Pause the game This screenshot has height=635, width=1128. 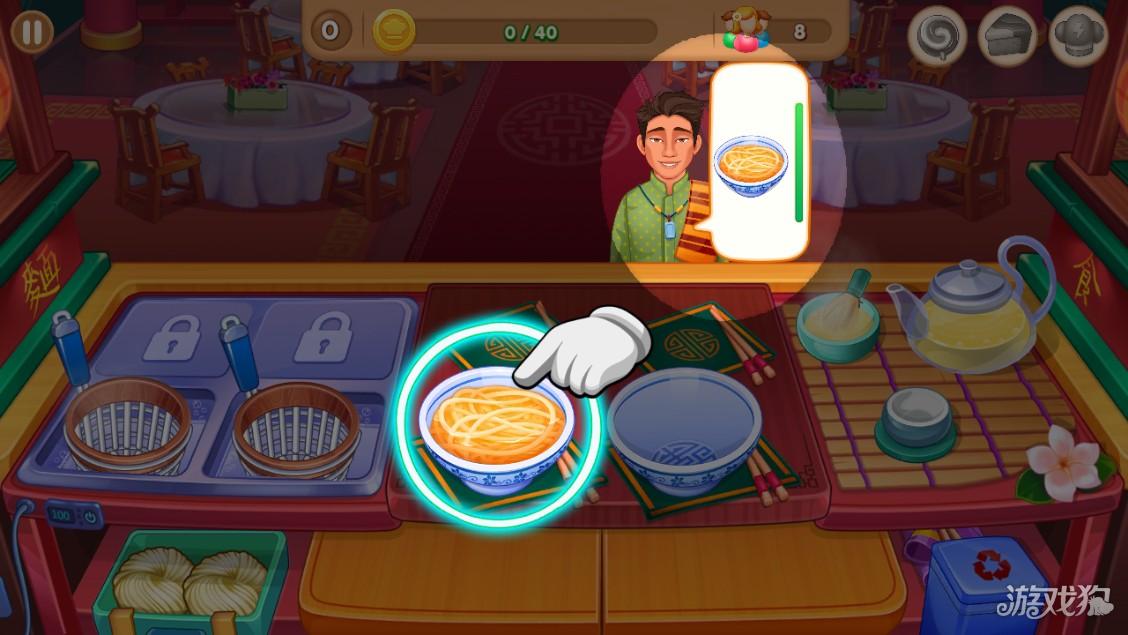(32, 32)
